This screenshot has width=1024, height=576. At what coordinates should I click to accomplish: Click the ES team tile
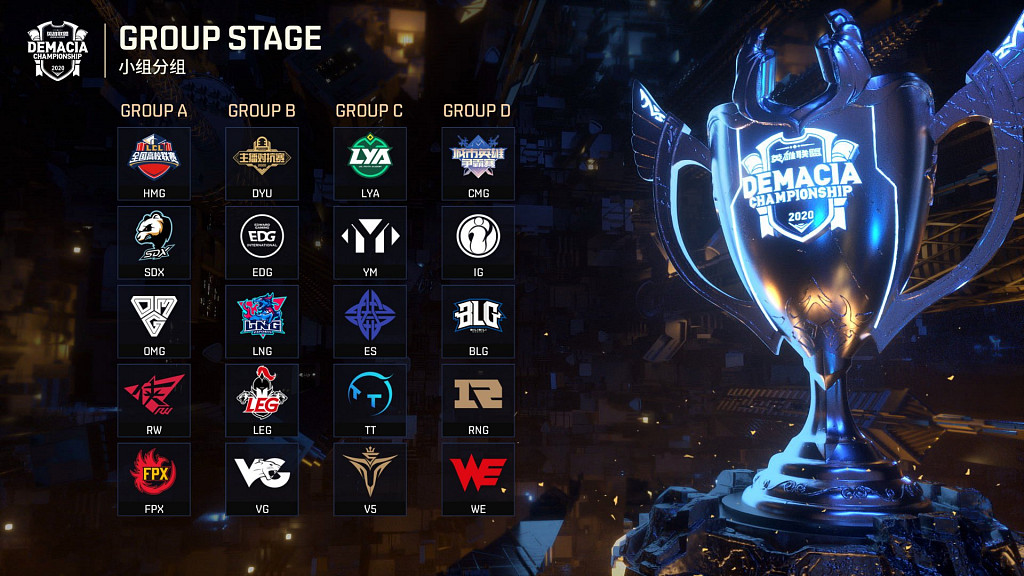click(x=370, y=322)
